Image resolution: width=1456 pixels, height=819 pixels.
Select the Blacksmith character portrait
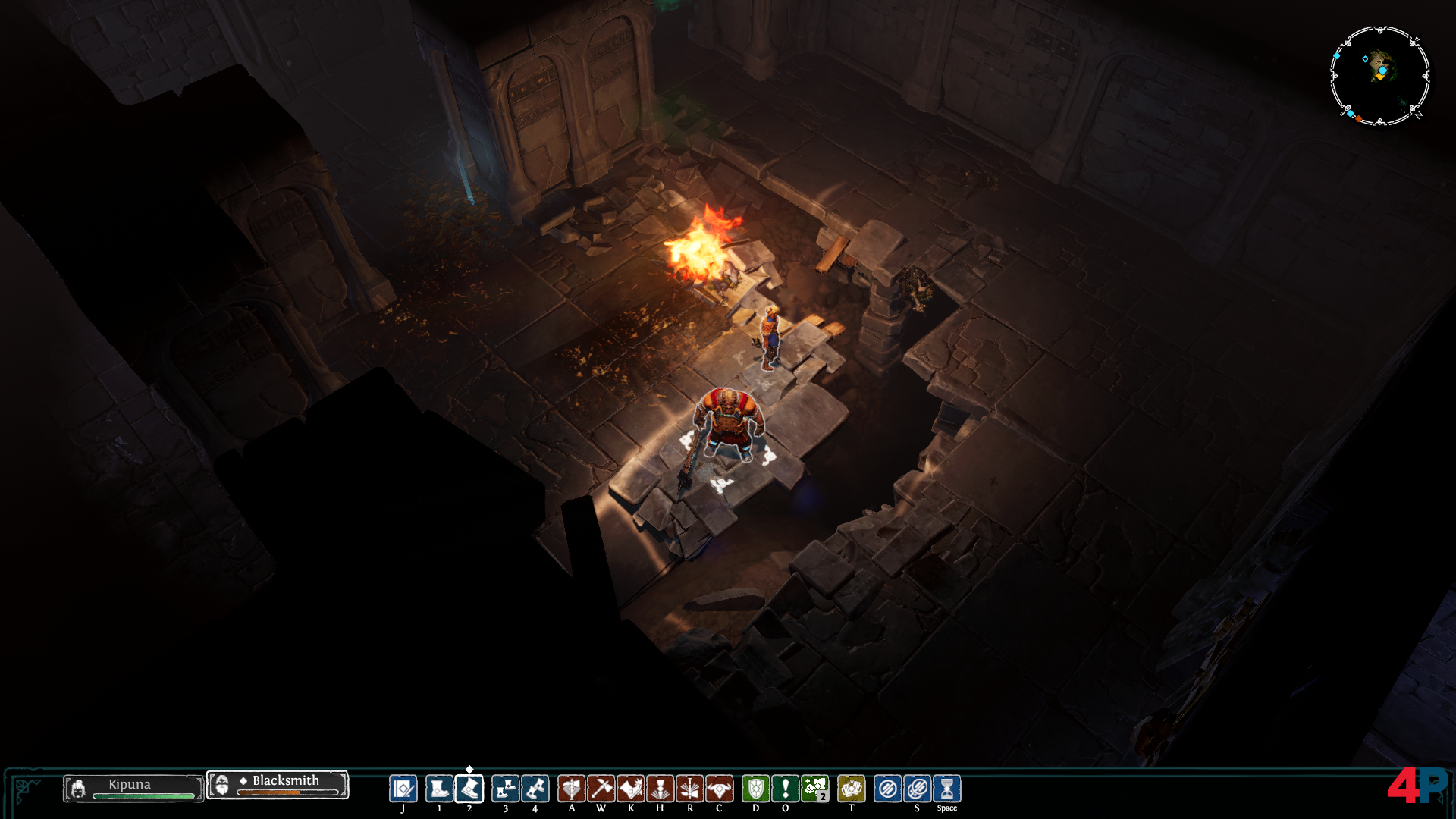(221, 785)
